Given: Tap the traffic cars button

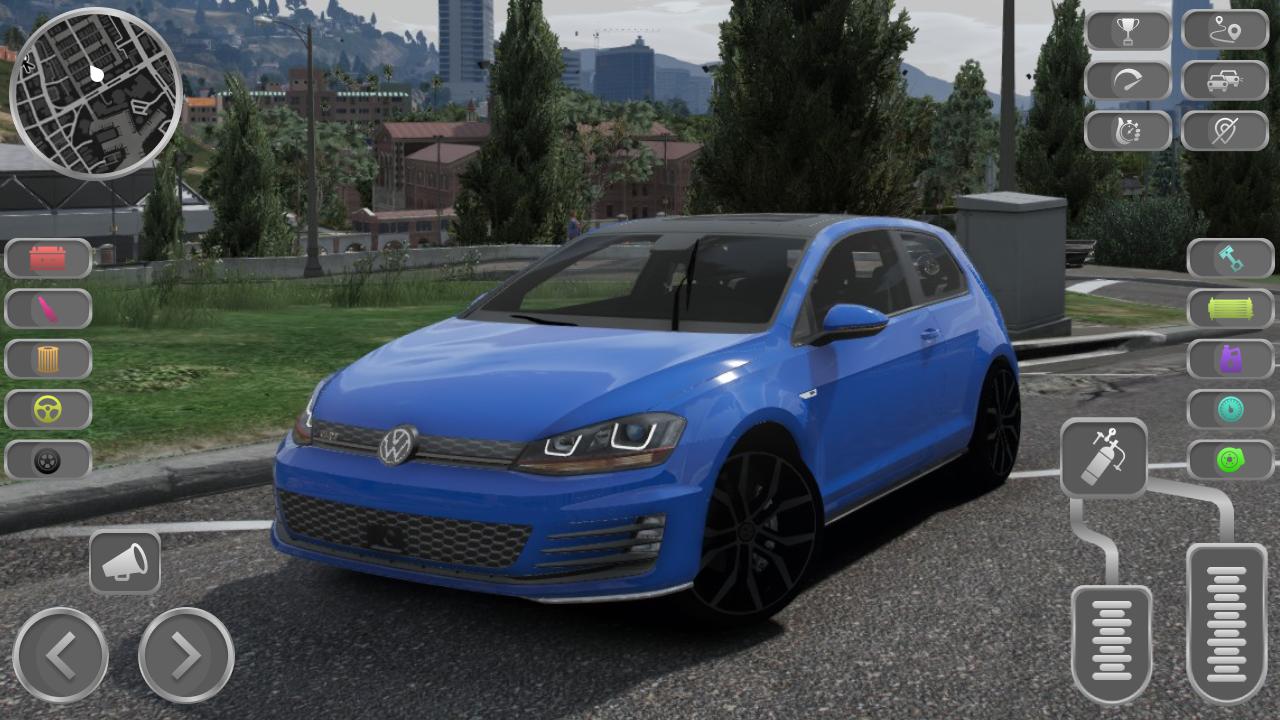Looking at the screenshot, I should point(1225,81).
